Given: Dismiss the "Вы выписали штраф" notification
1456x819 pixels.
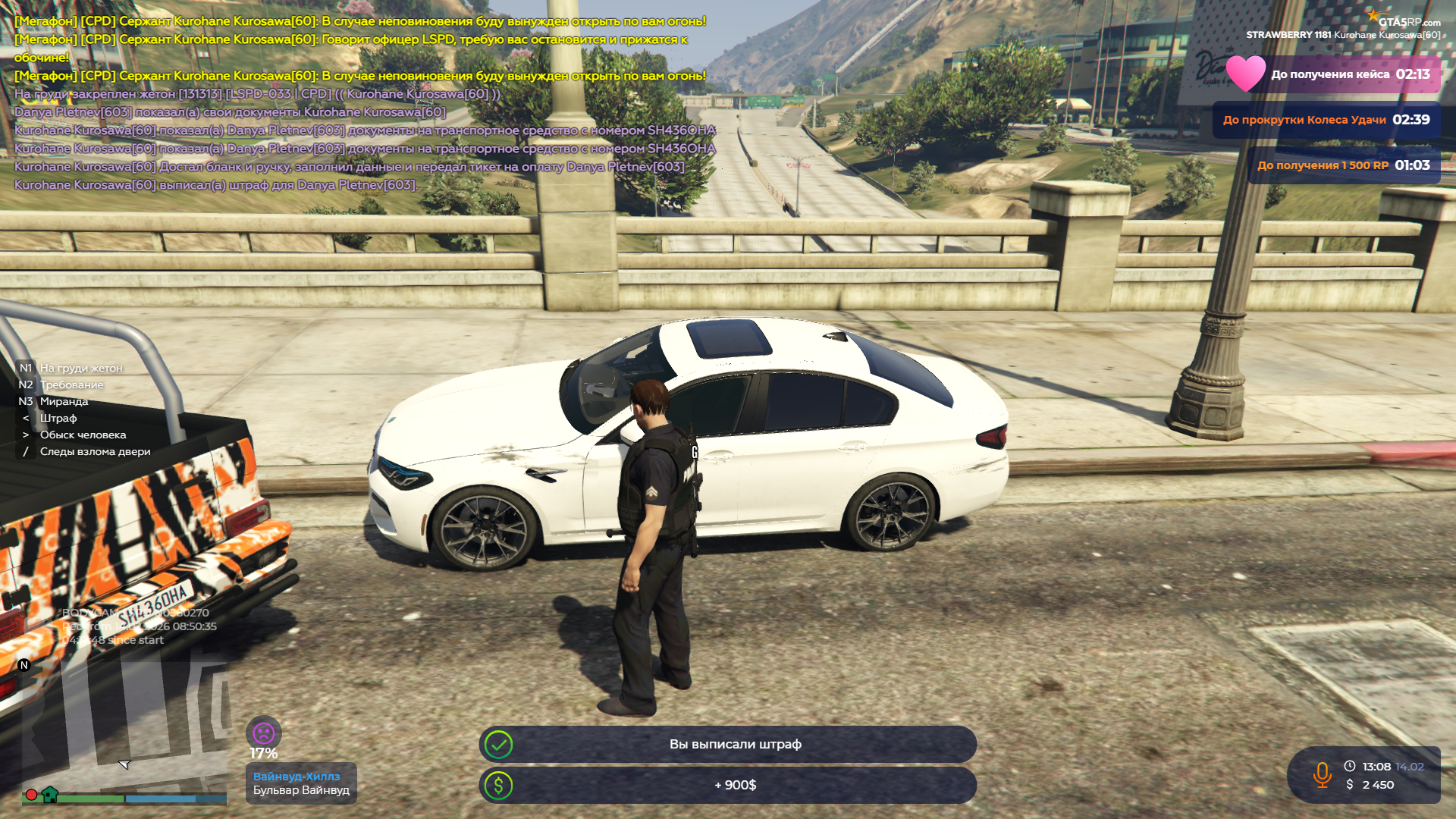Looking at the screenshot, I should click(x=728, y=745).
